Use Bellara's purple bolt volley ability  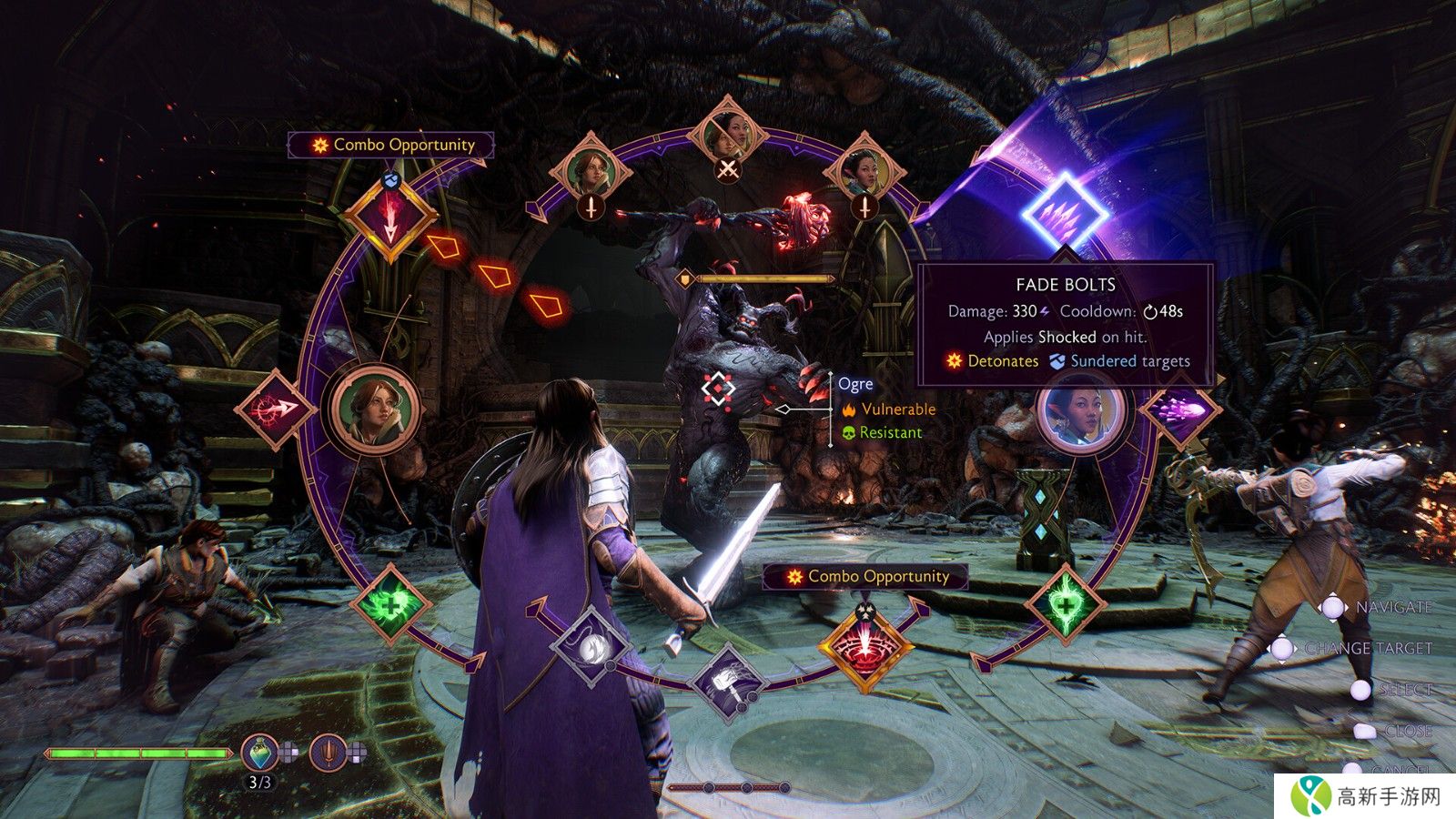1180,409
